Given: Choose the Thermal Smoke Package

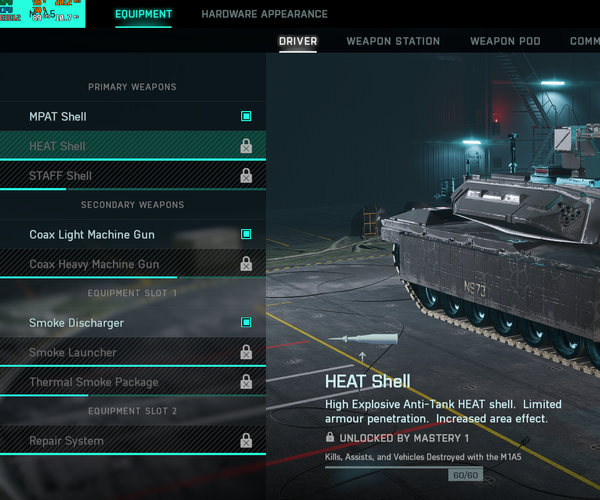Looking at the screenshot, I should (x=132, y=382).
